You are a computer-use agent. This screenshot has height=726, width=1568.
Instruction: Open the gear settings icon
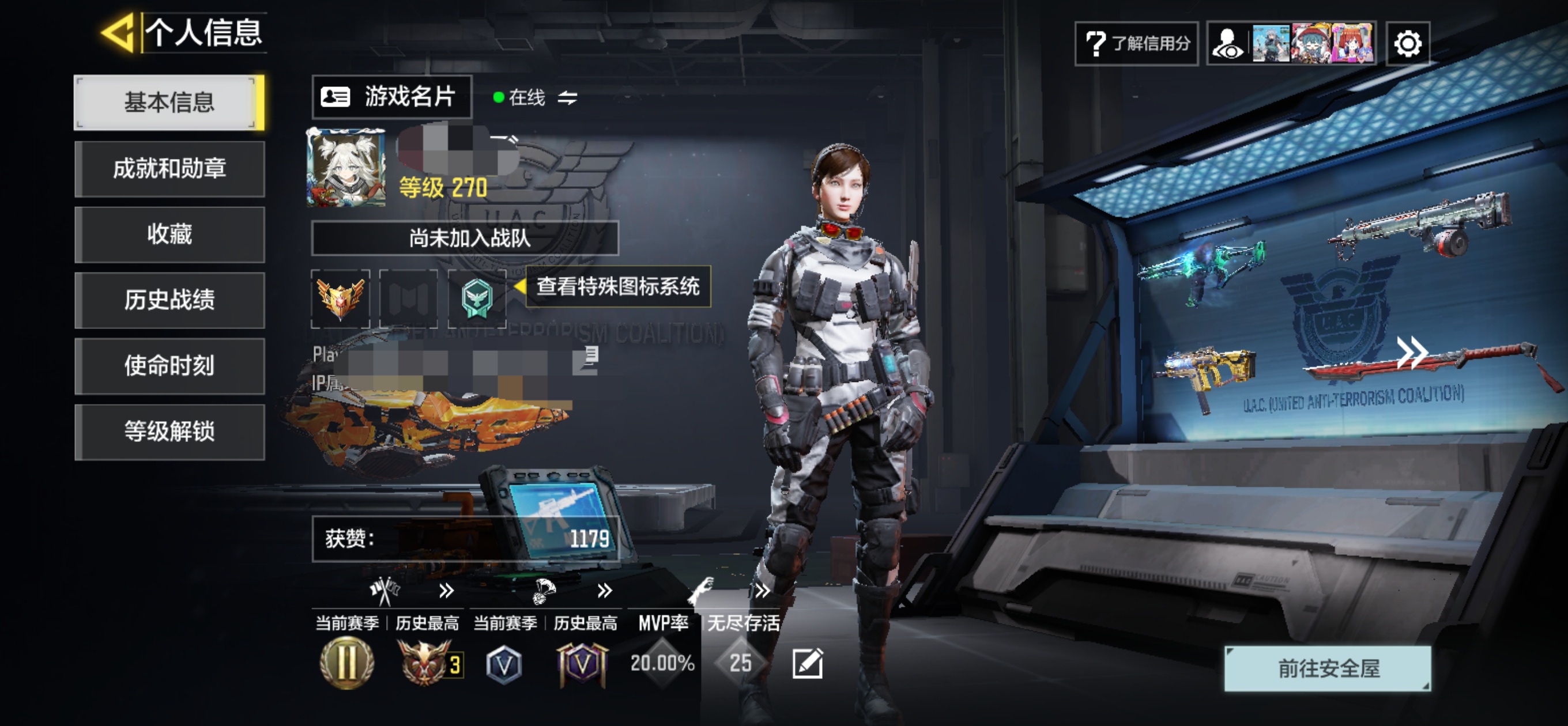1407,43
